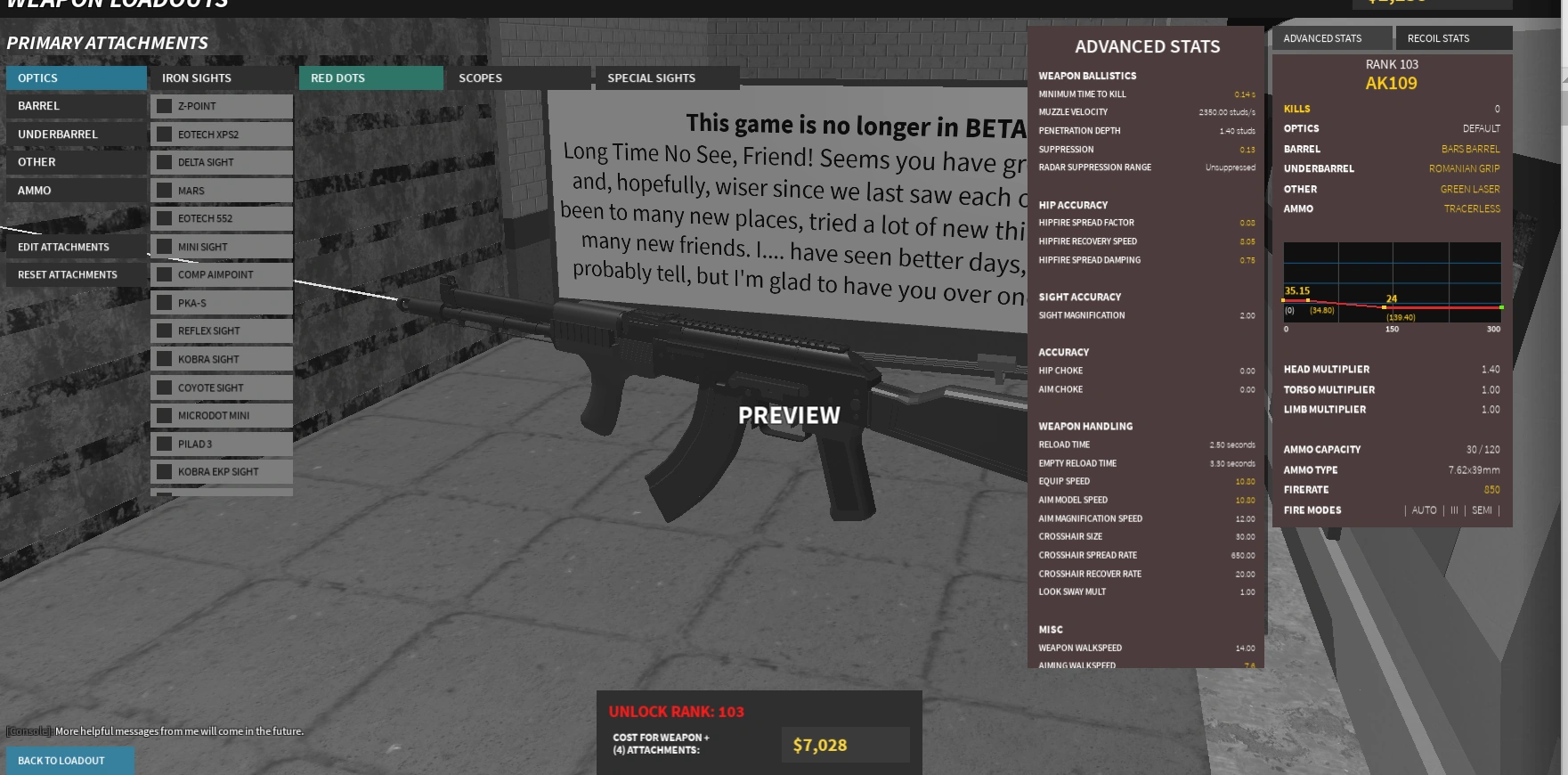The image size is (1568, 775).
Task: Select the COMP AIMPOINT preview icon
Action: 162,274
